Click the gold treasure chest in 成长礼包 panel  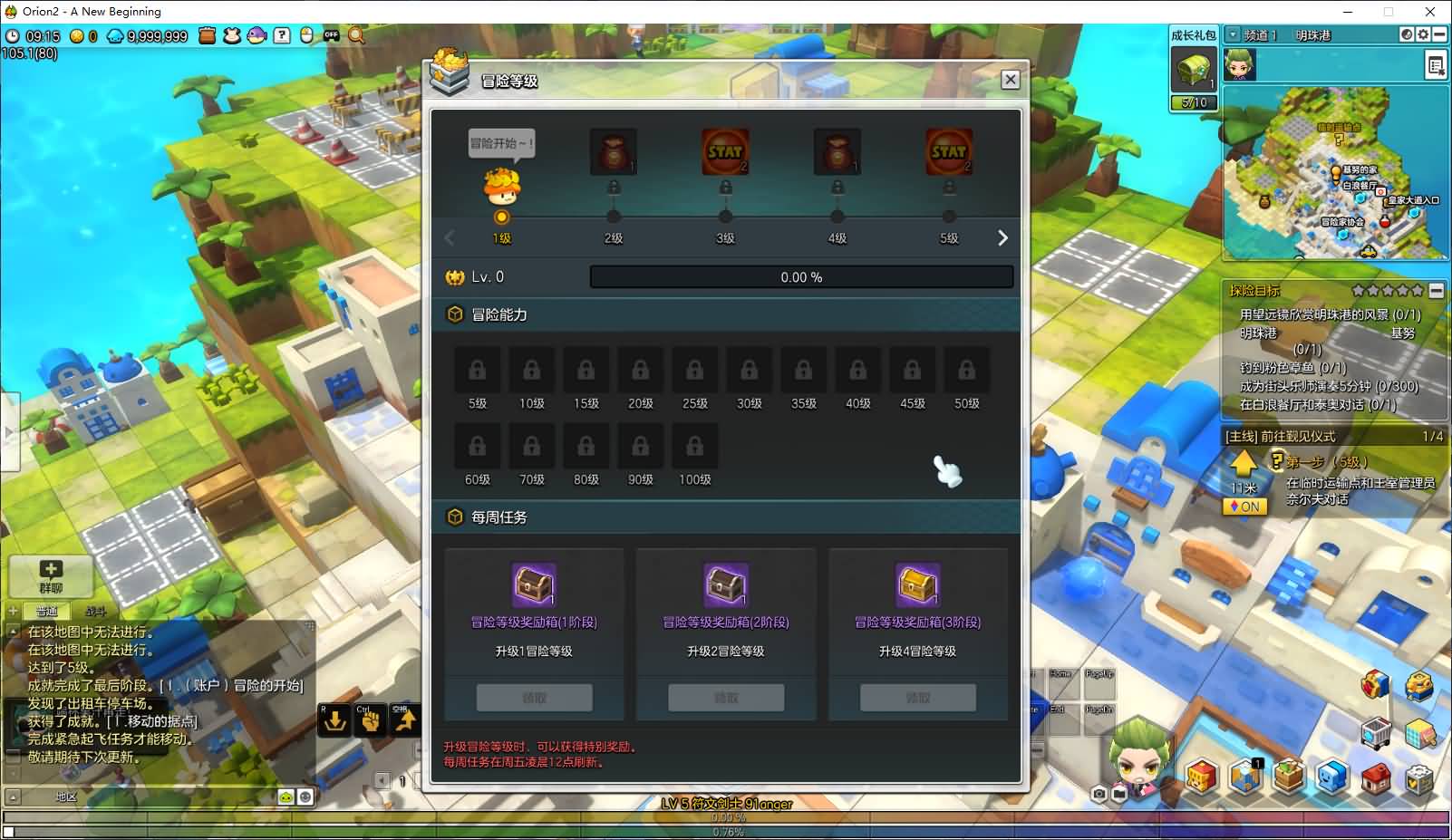(1194, 70)
